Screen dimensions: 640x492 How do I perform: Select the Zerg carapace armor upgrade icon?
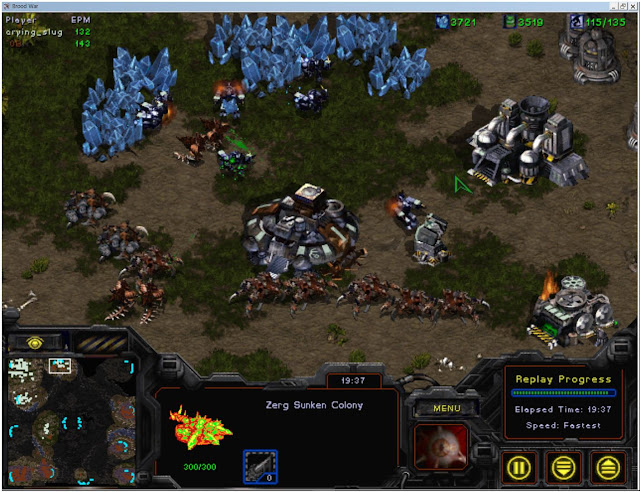coord(258,467)
